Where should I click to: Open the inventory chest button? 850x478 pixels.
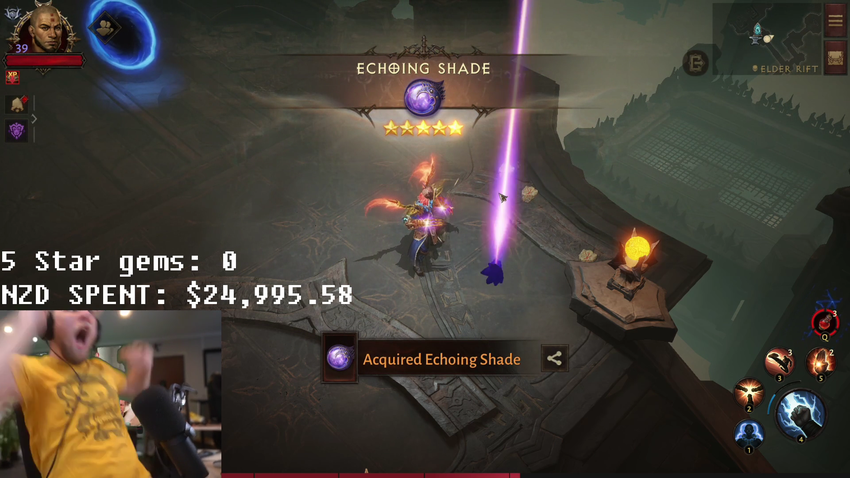[x=835, y=57]
